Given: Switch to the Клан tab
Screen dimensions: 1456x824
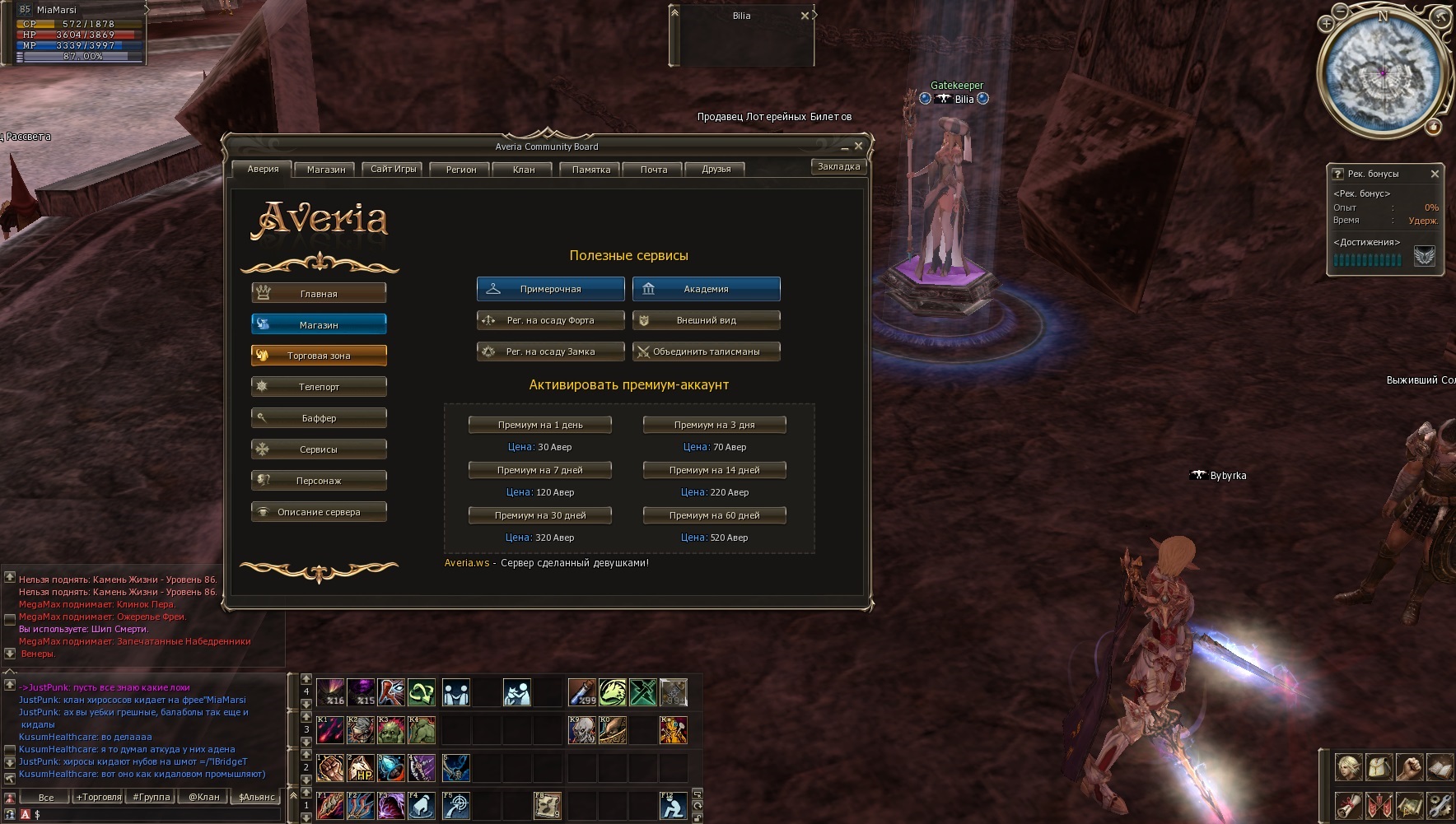Looking at the screenshot, I should point(524,170).
